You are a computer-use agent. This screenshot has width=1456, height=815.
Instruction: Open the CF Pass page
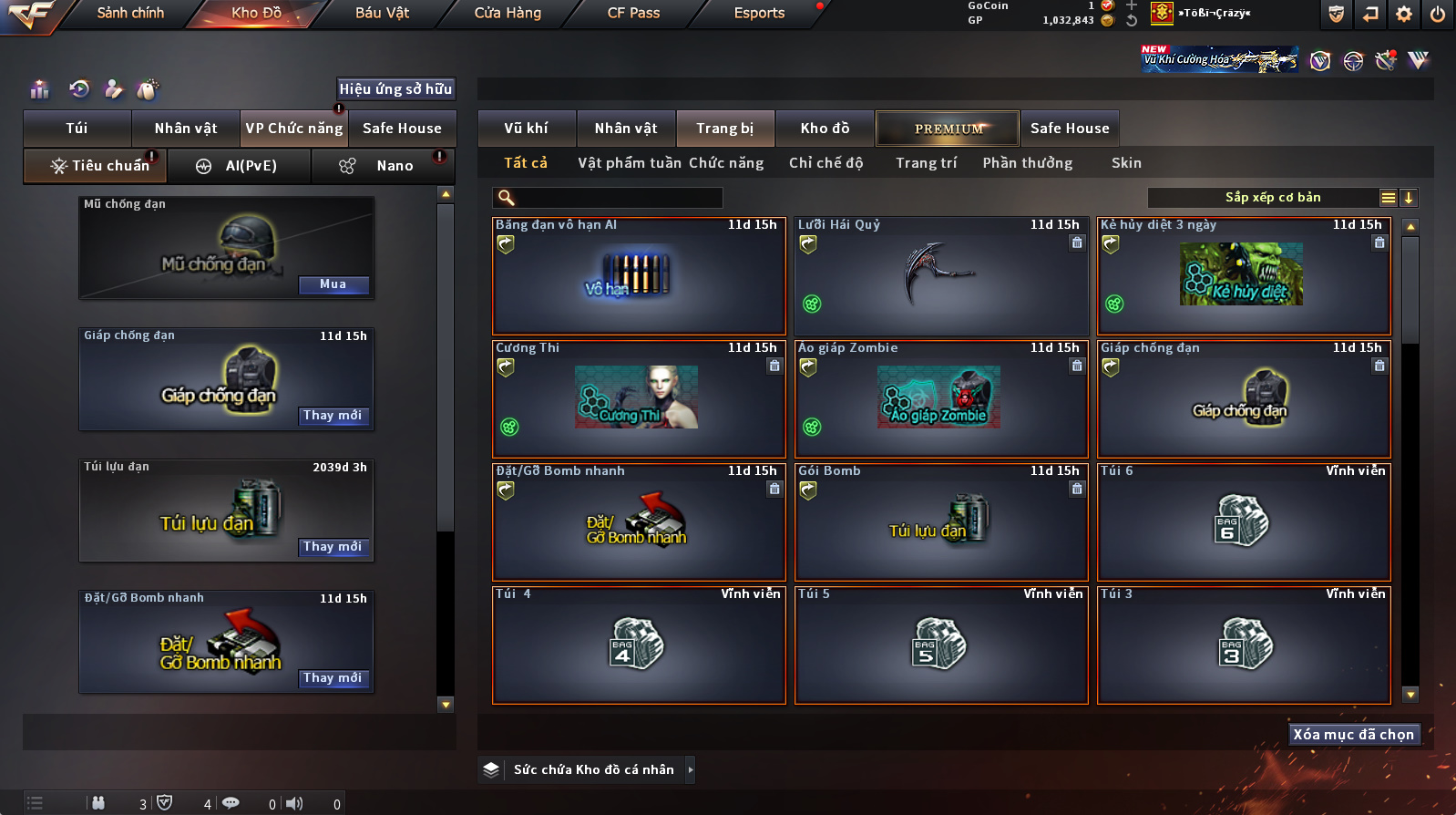click(x=633, y=14)
